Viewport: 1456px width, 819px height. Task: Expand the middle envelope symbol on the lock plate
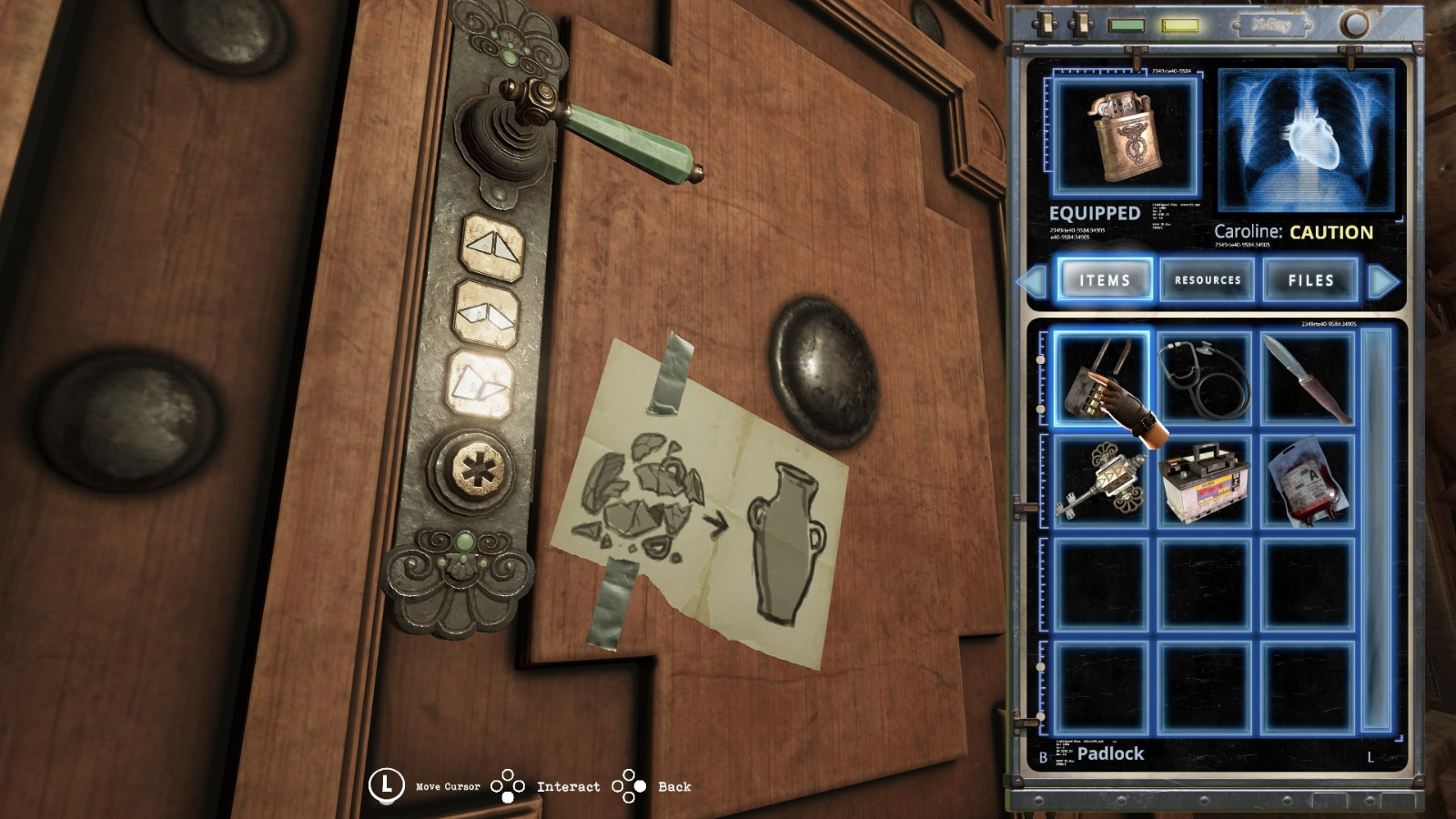[488, 313]
